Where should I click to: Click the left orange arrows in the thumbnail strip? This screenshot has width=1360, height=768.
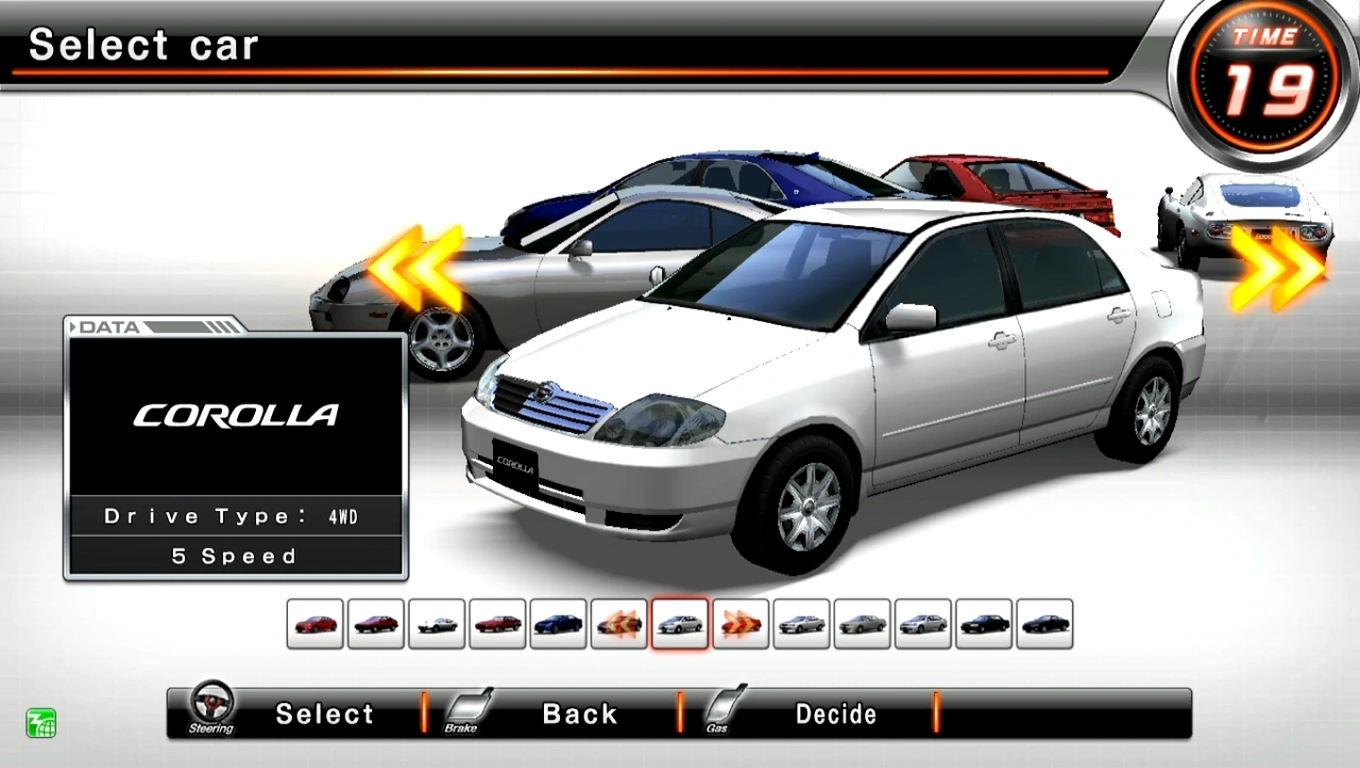(x=619, y=621)
